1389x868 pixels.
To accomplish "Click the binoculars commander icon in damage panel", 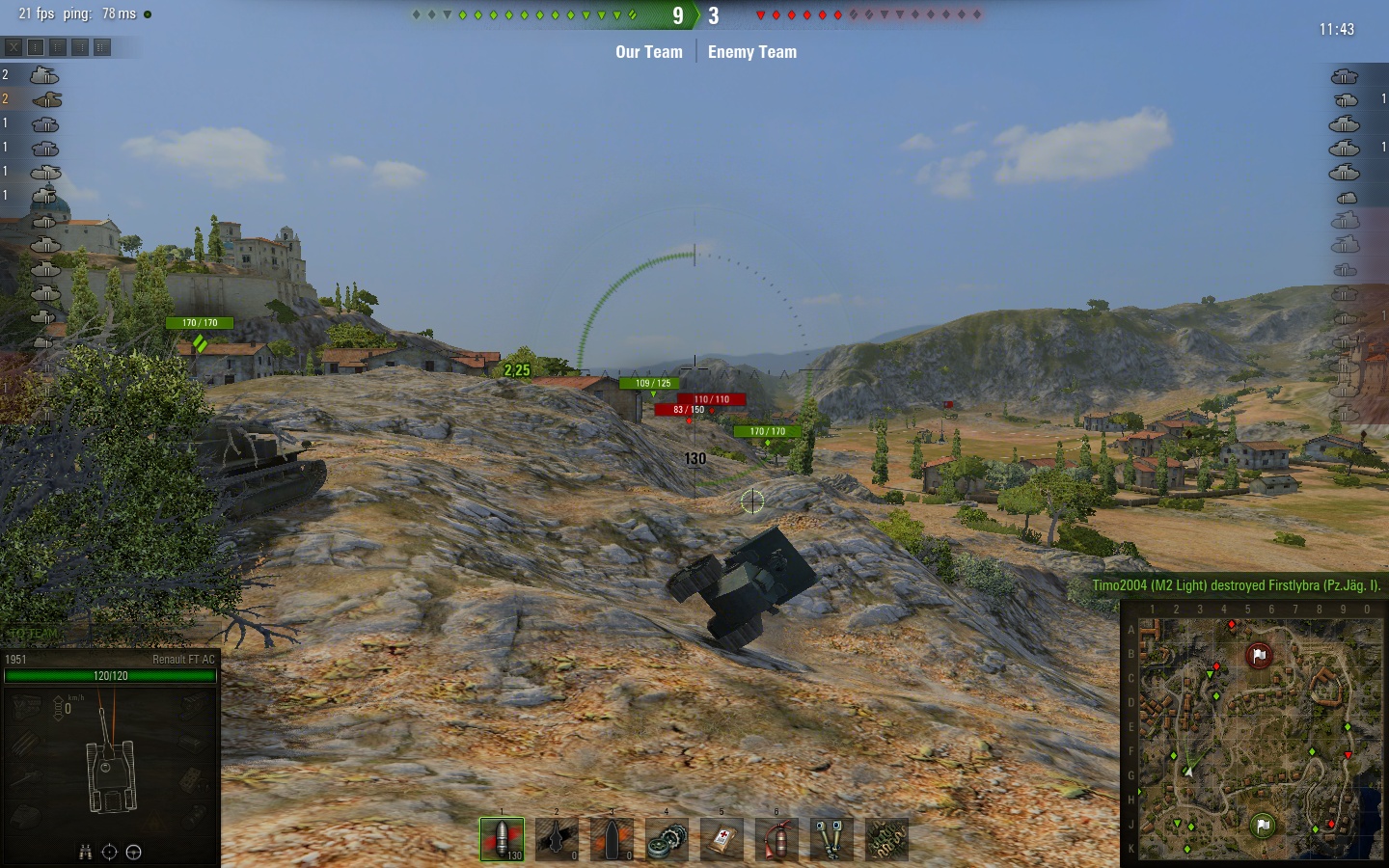I will click(86, 852).
